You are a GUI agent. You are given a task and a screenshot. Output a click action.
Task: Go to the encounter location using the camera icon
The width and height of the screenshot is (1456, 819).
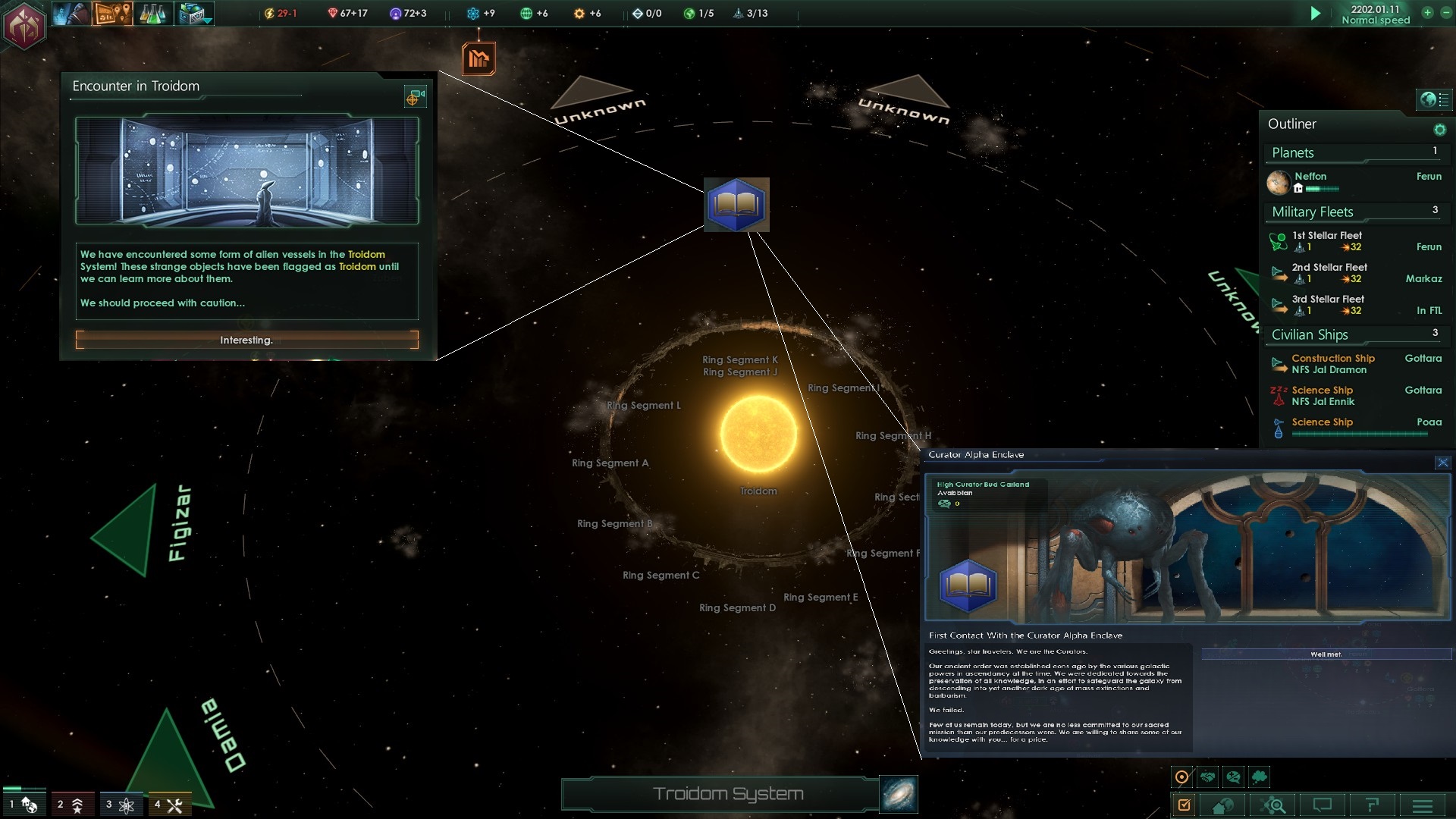click(415, 97)
